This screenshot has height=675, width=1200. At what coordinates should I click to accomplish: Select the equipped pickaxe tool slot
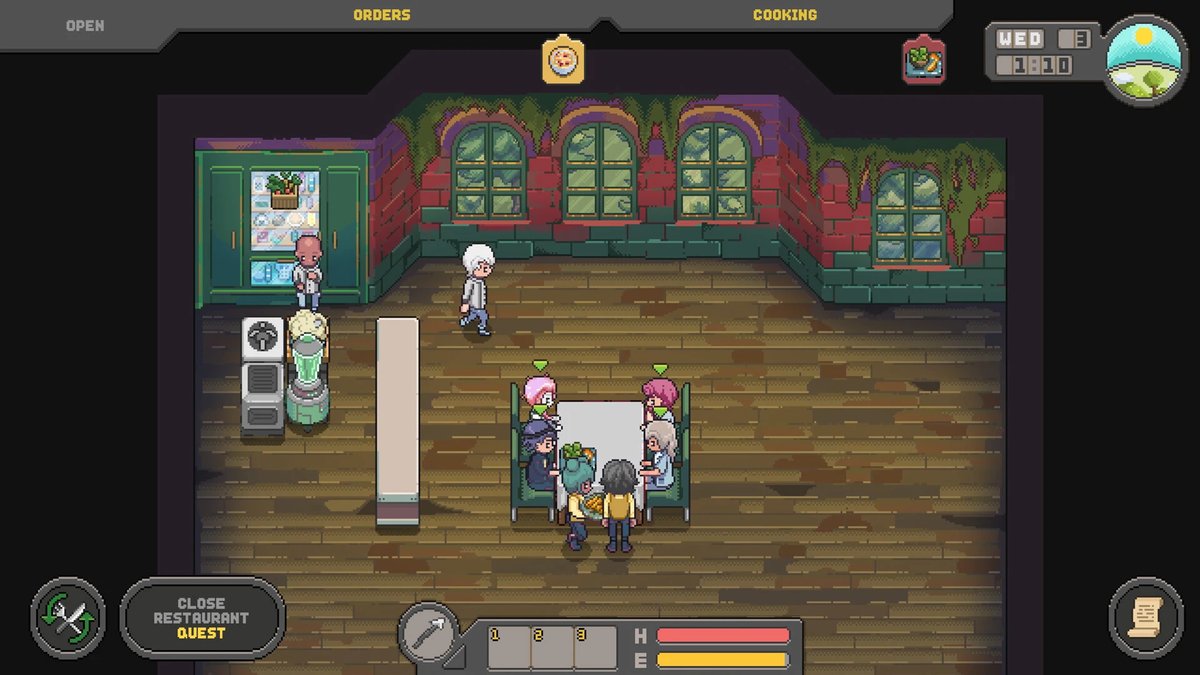(430, 632)
